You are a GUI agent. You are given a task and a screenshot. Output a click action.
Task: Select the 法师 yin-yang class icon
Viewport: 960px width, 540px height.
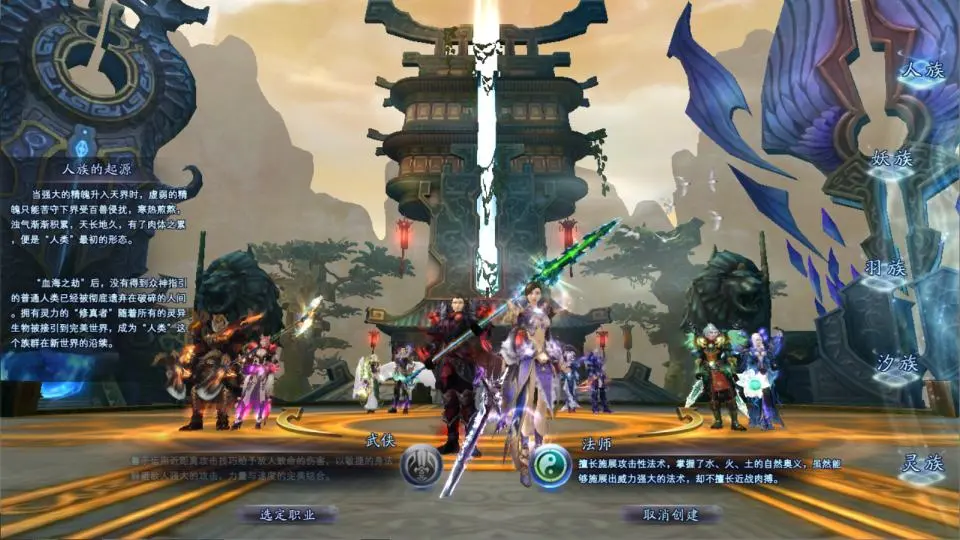551,466
